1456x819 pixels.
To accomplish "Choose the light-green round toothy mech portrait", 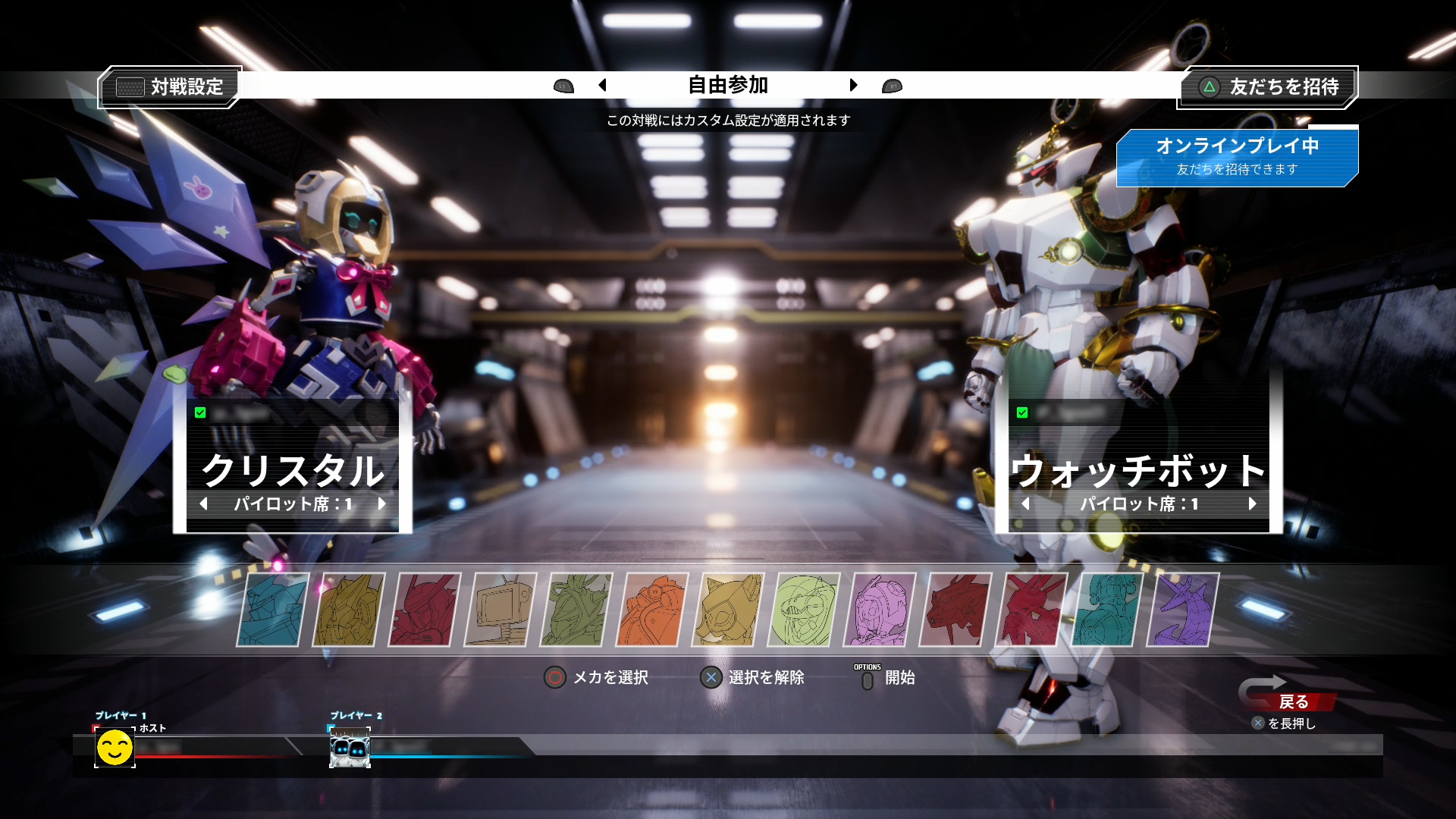I will pos(803,610).
